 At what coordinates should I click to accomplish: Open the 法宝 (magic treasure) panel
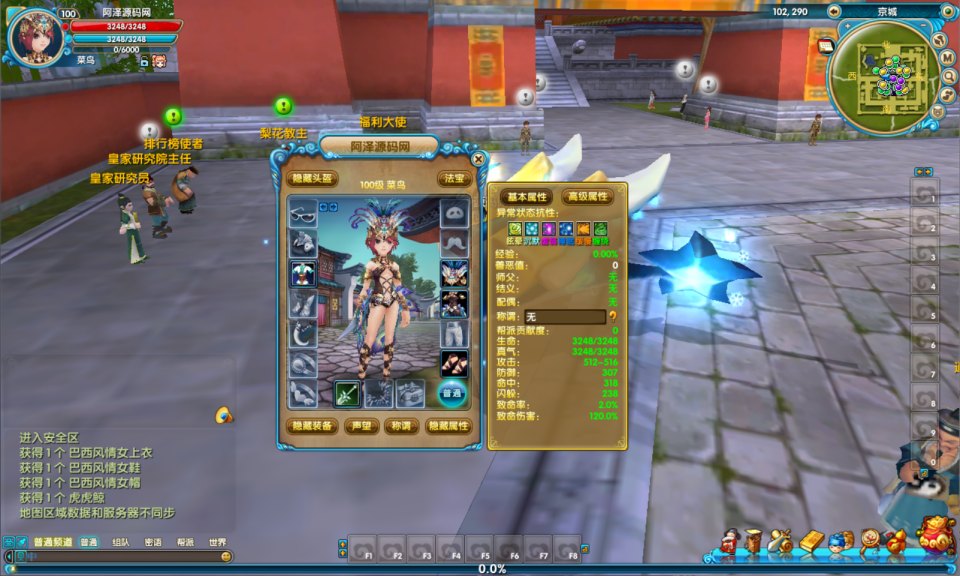click(453, 179)
